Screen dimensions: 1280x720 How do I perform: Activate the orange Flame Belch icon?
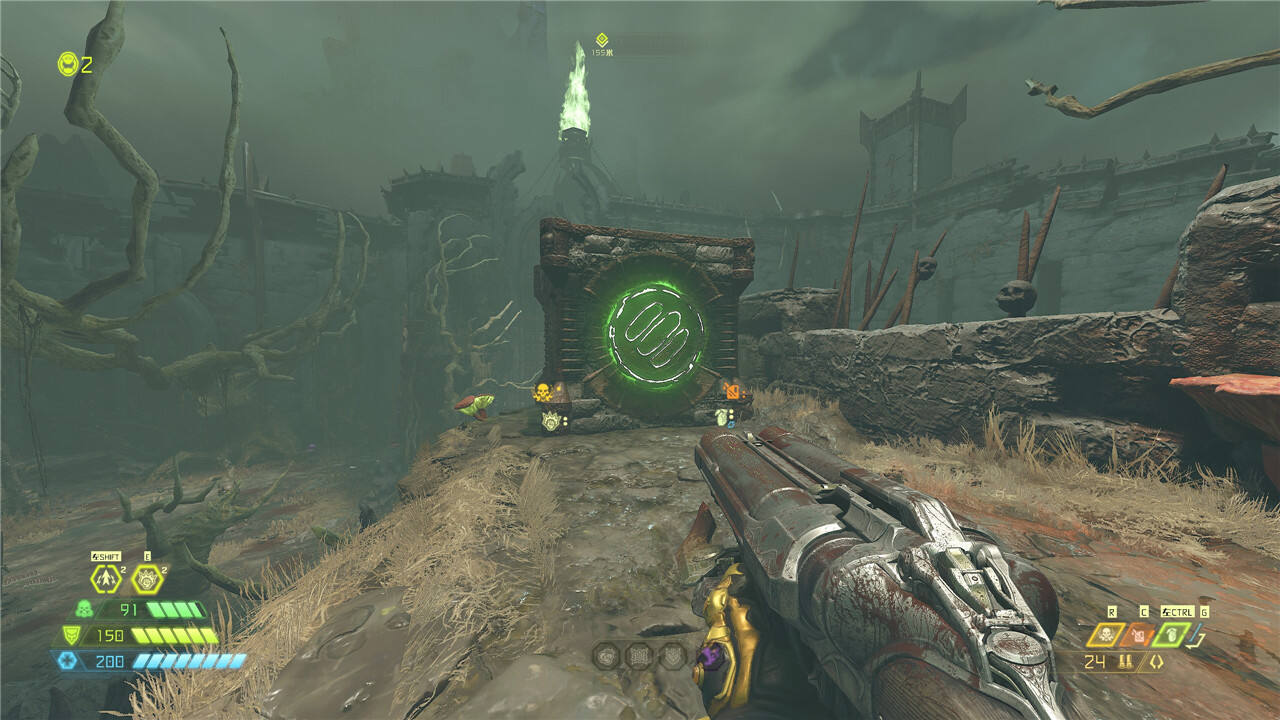pyautogui.click(x=1139, y=634)
